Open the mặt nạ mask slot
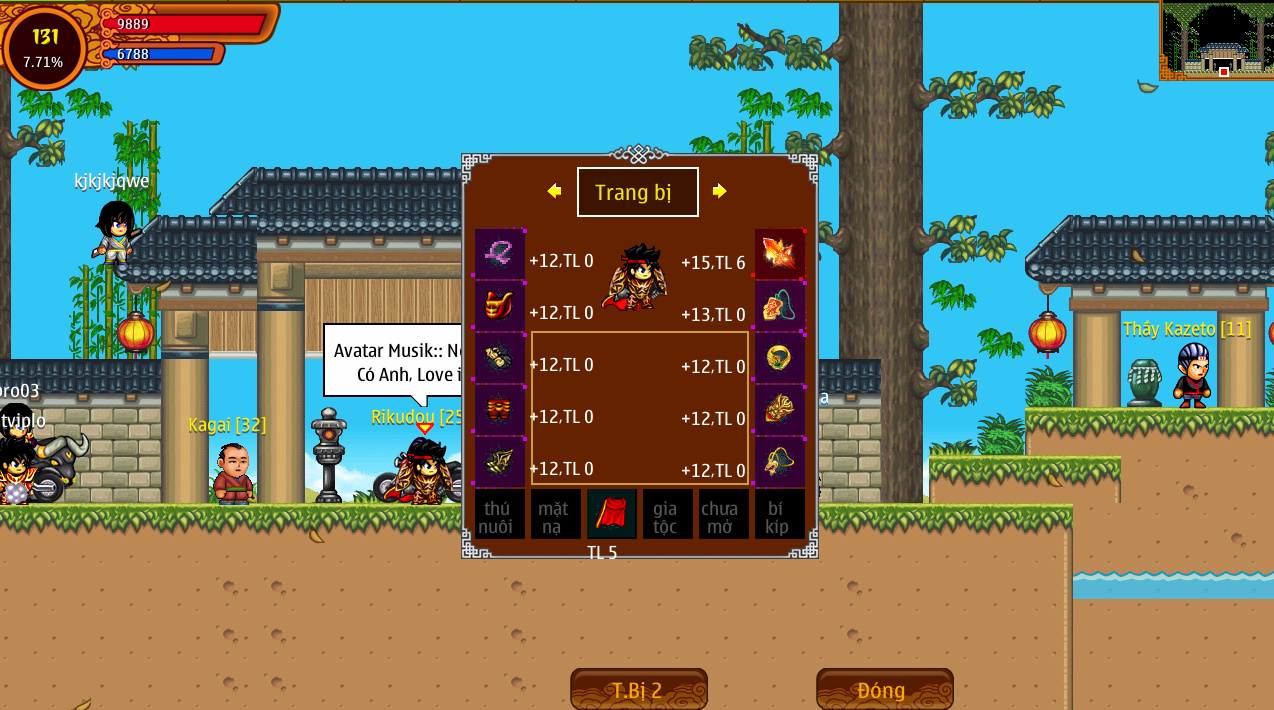This screenshot has height=710, width=1274. click(x=555, y=515)
